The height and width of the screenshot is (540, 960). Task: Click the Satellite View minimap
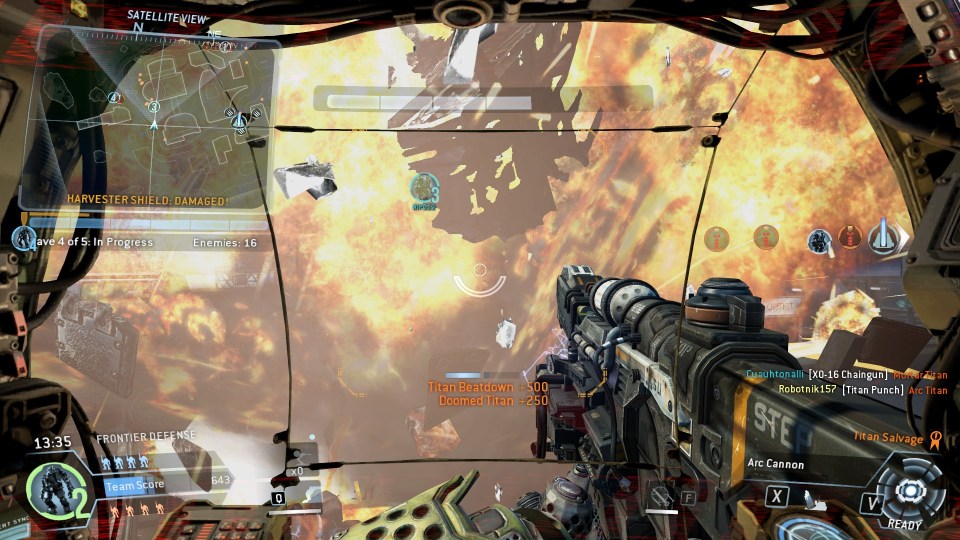point(148,115)
